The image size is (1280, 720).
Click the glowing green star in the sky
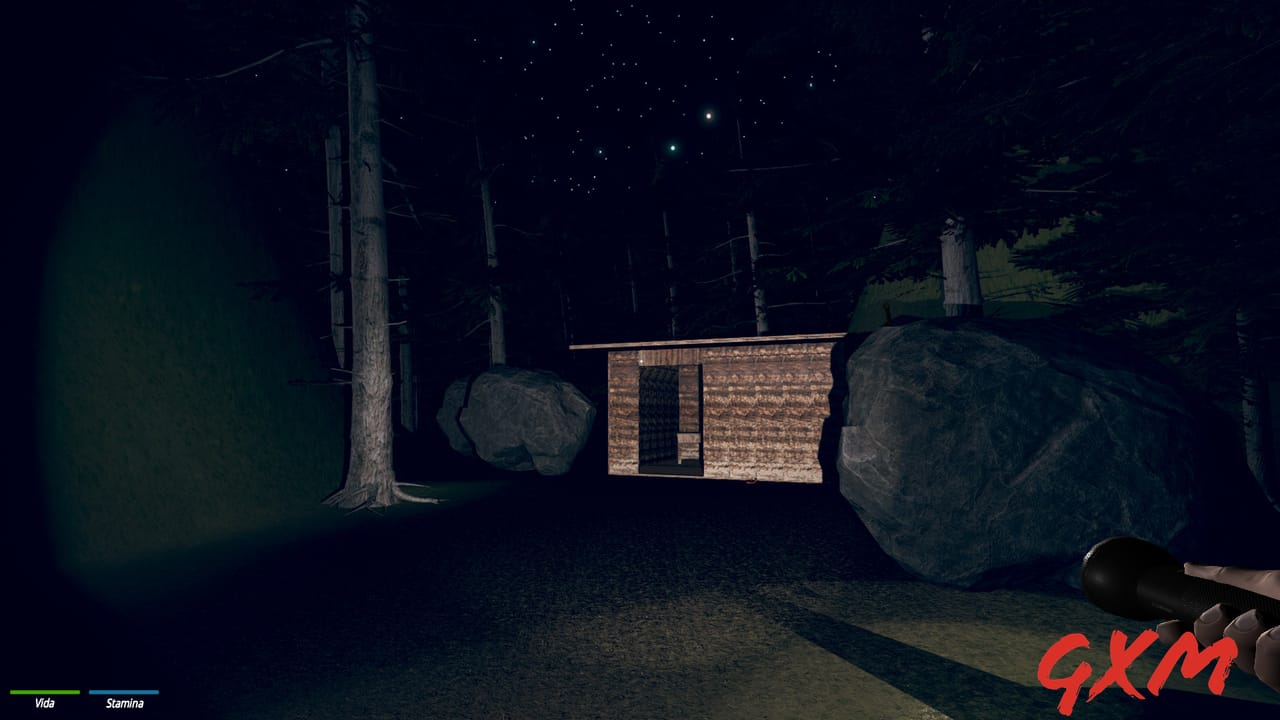tap(674, 148)
